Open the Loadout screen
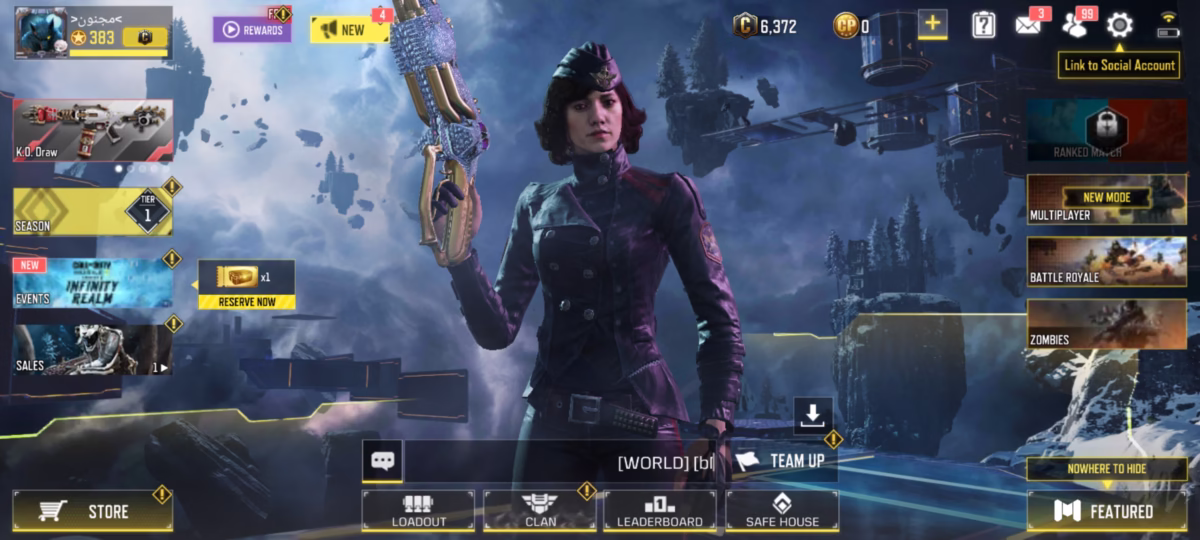The width and height of the screenshot is (1200, 540). click(418, 510)
